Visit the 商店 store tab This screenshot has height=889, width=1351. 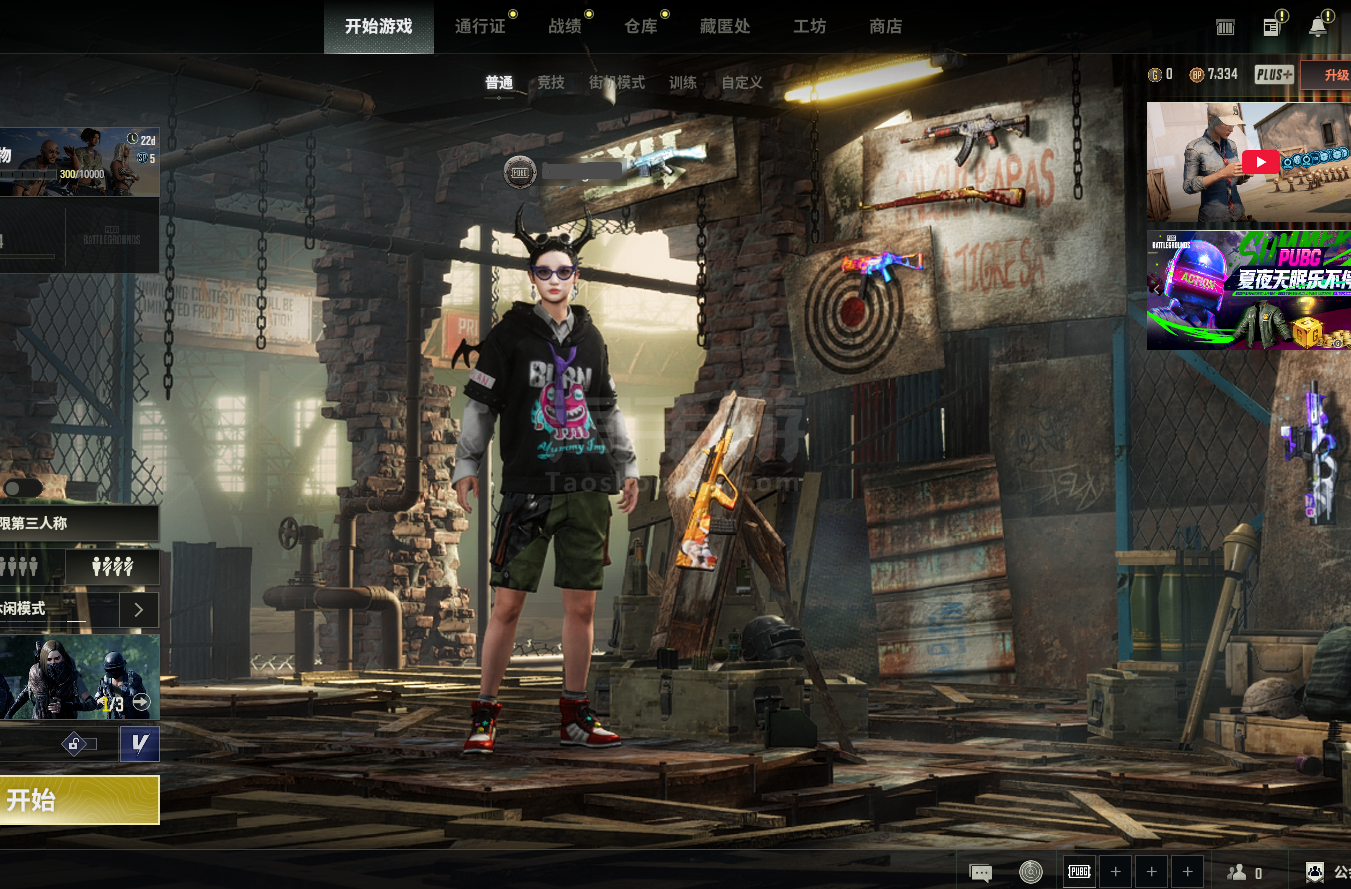pyautogui.click(x=886, y=27)
